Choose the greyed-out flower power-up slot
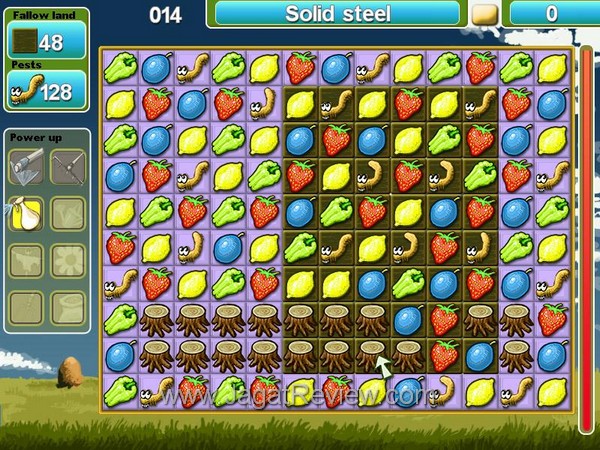The image size is (600, 450). point(69,259)
